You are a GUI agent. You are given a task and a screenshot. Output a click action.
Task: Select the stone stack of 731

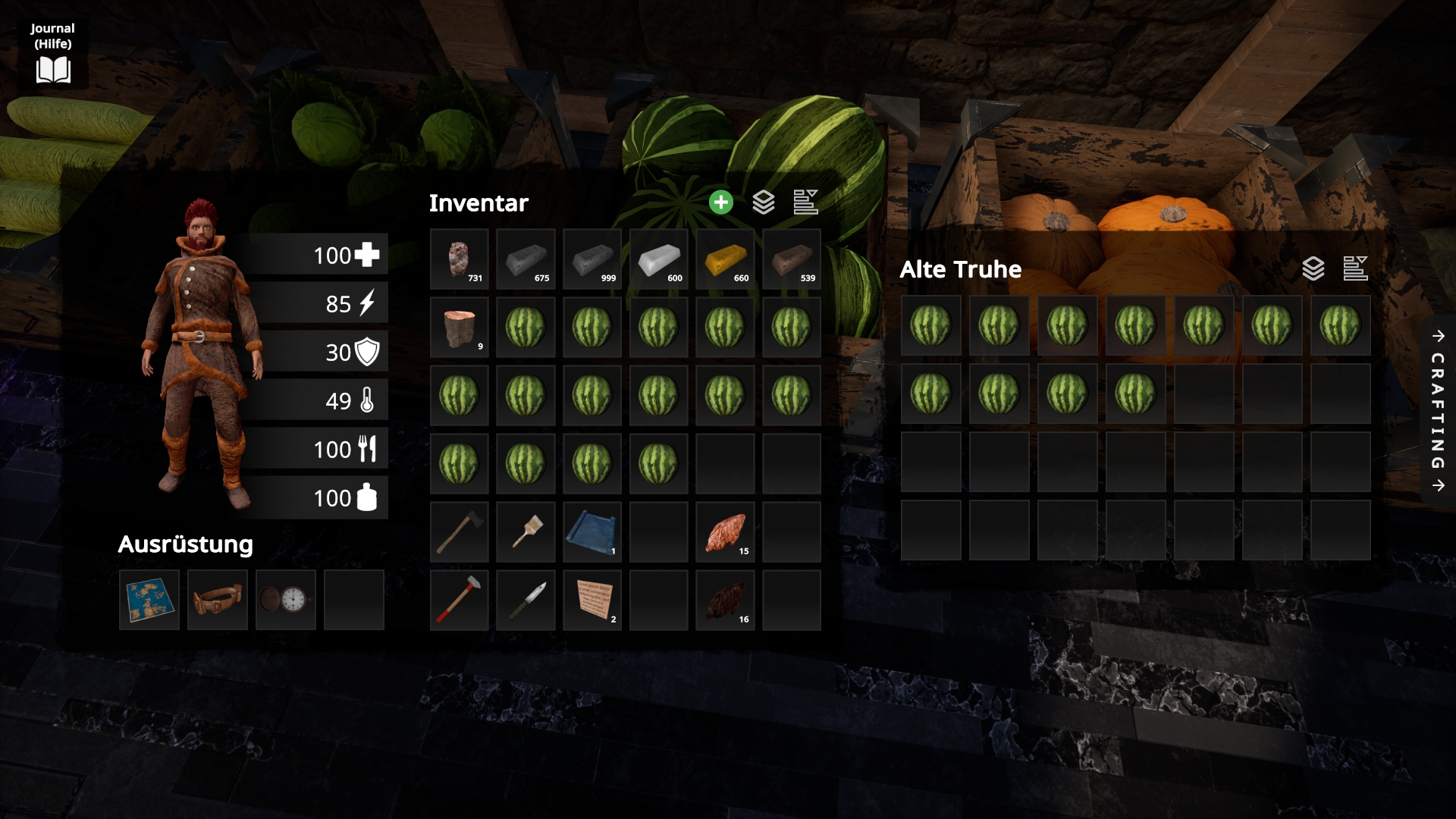[x=459, y=259]
